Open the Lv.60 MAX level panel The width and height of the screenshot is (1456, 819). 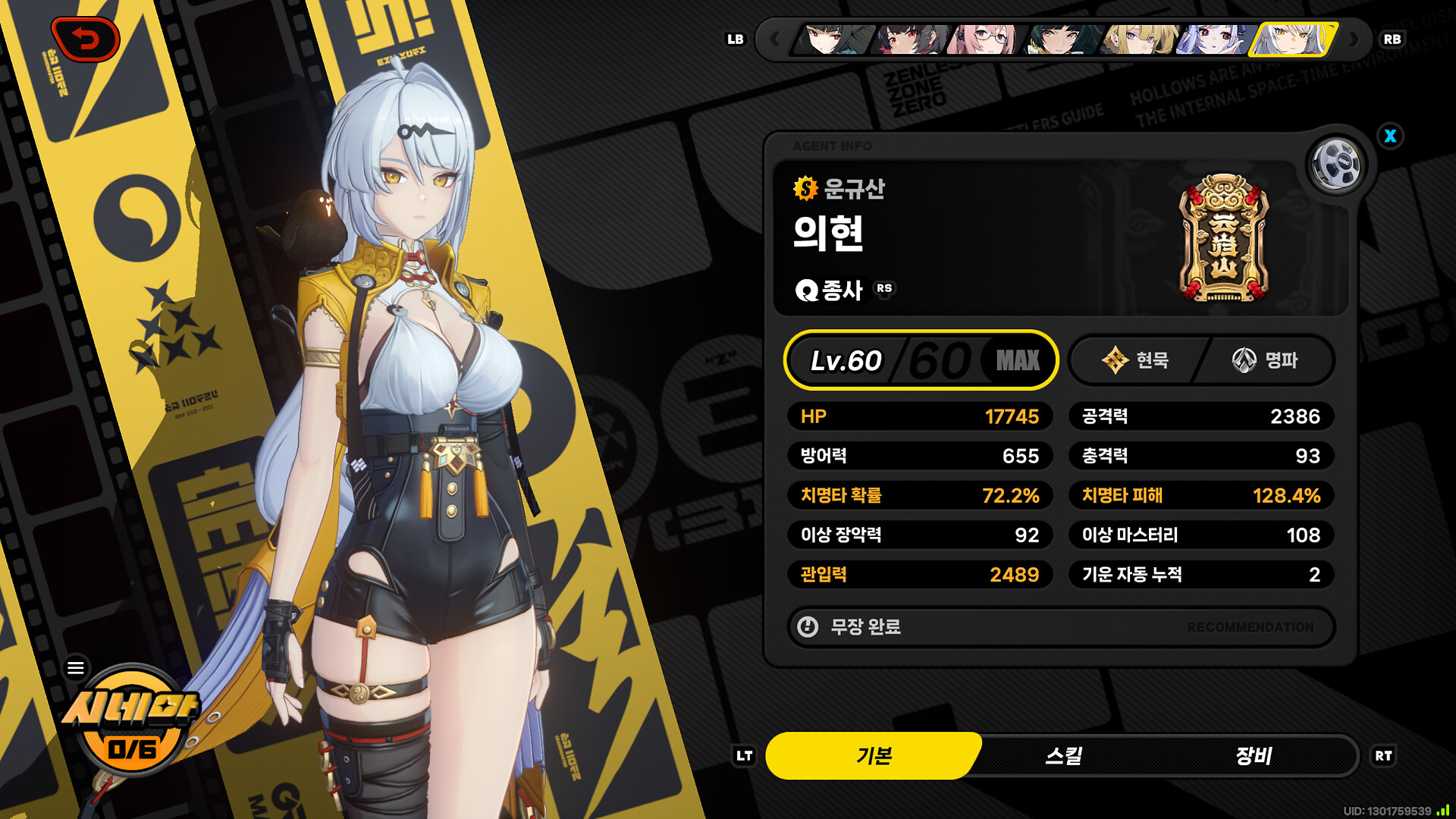921,360
